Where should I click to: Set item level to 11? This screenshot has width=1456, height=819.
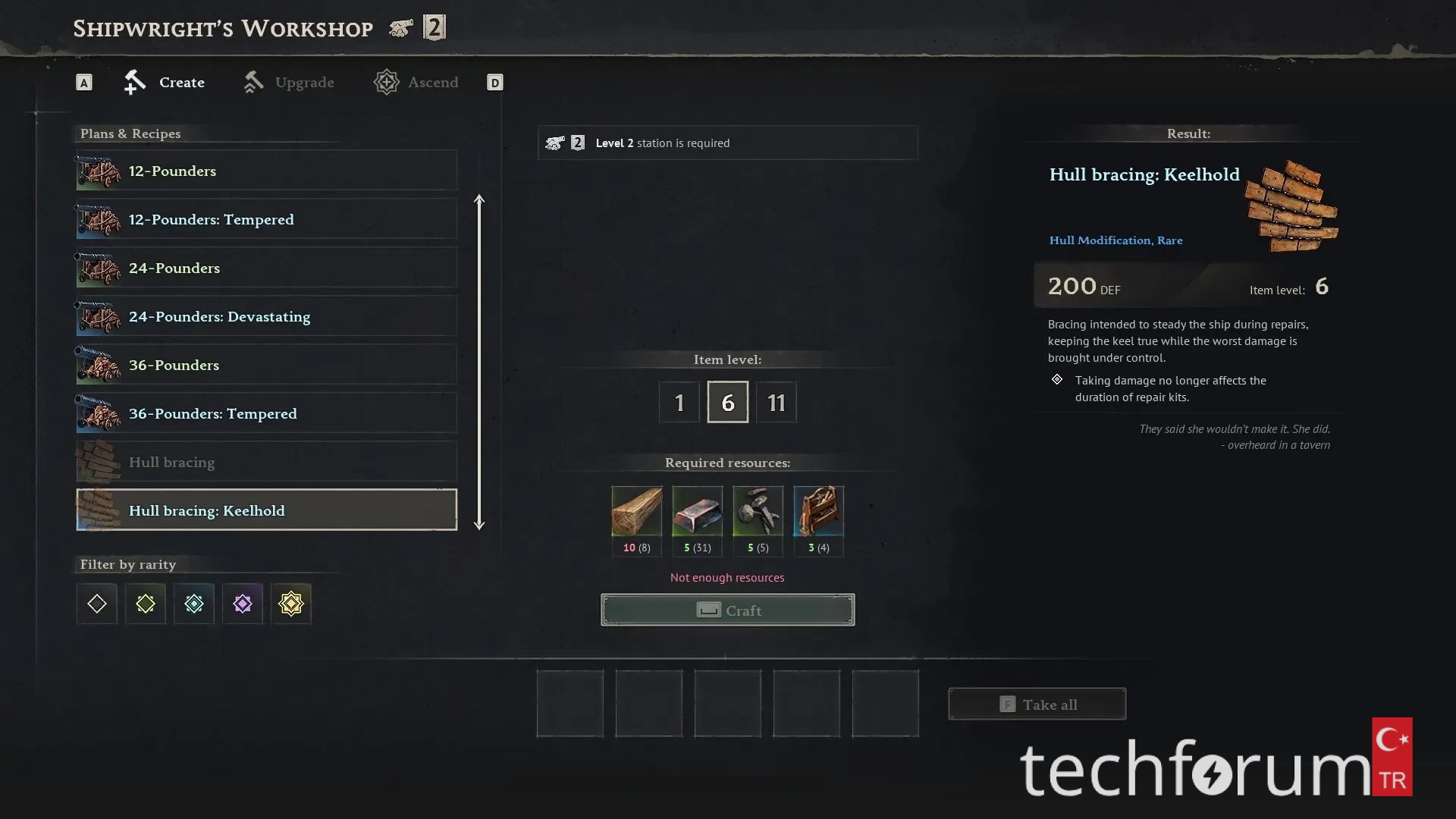tap(776, 402)
